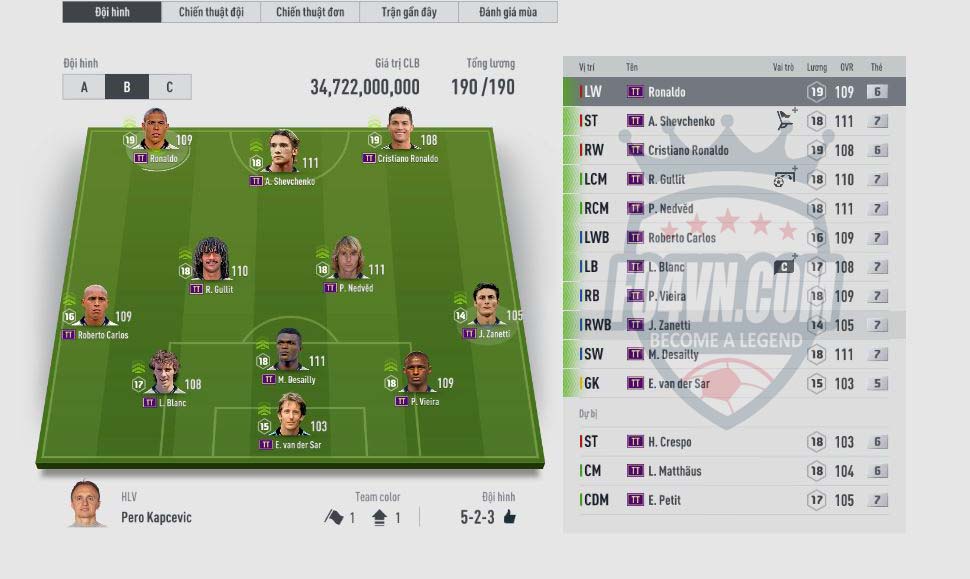Image resolution: width=970 pixels, height=579 pixels.
Task: Switch to the Chiến thuật đội tab
Action: [x=210, y=12]
